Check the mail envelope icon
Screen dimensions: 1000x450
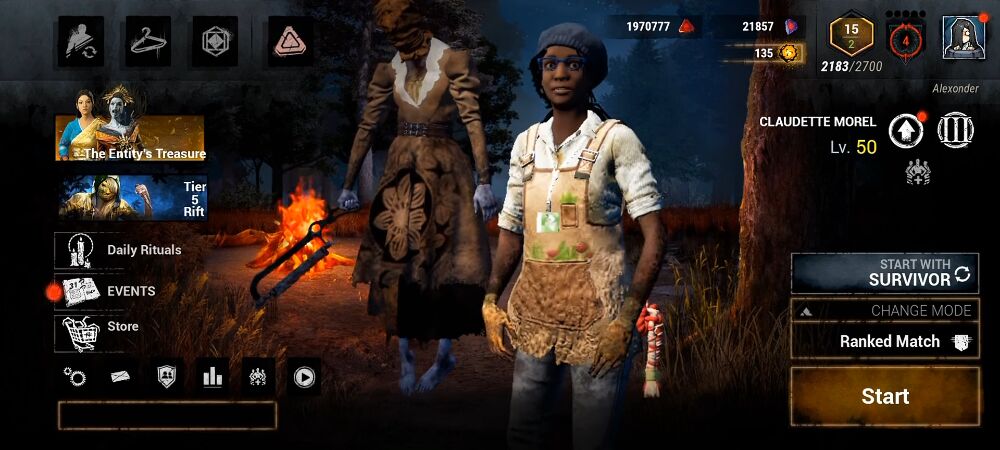pyautogui.click(x=120, y=377)
